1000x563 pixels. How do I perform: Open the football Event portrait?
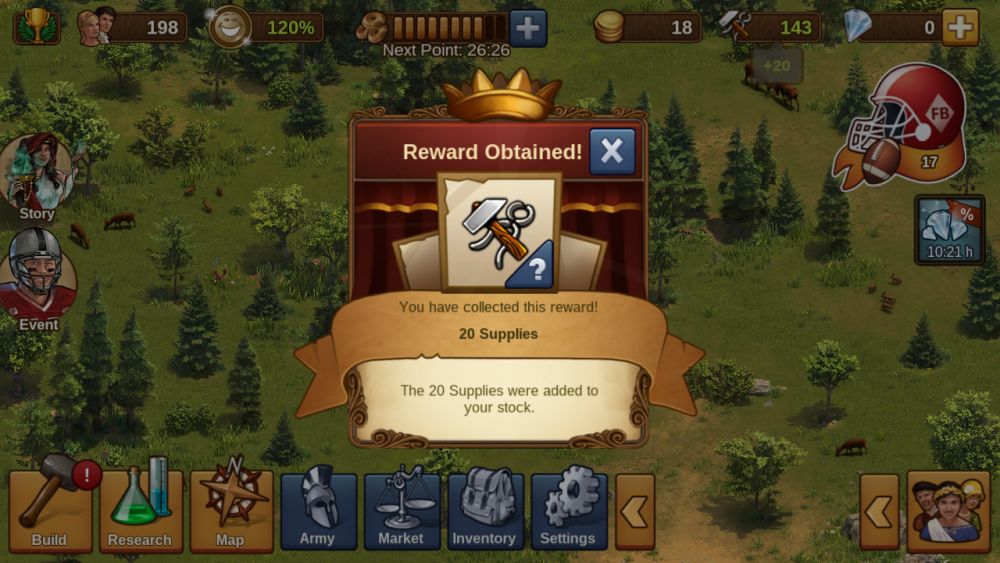pos(38,275)
